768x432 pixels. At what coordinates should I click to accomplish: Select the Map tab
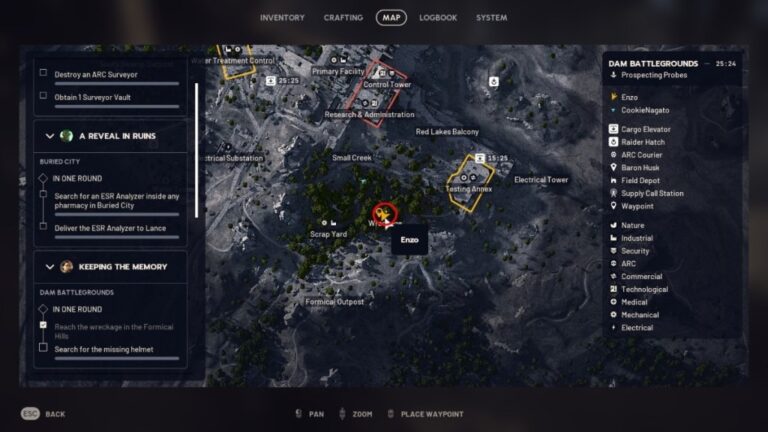click(x=391, y=18)
